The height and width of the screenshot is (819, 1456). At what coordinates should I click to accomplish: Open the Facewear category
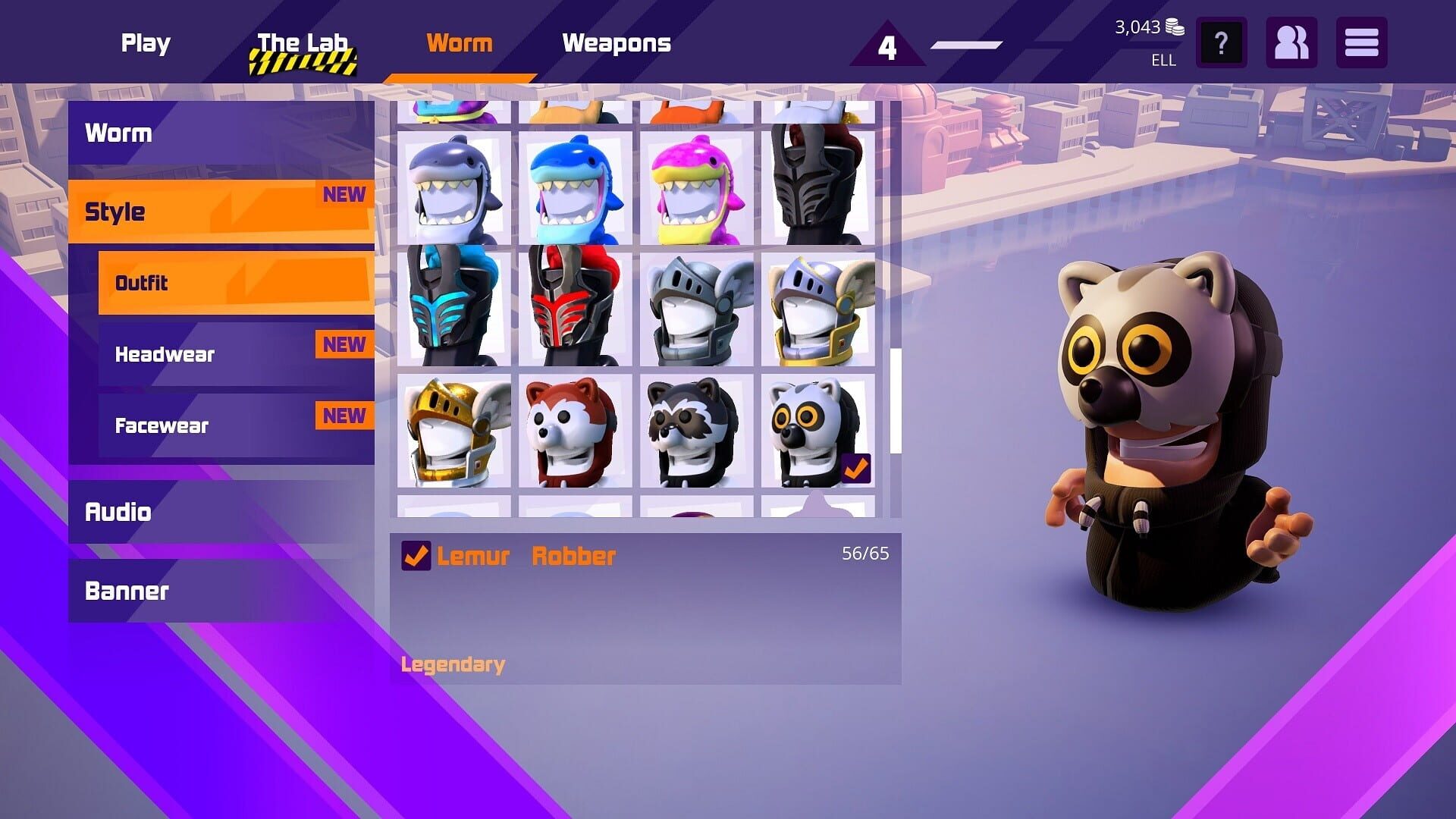click(x=161, y=425)
